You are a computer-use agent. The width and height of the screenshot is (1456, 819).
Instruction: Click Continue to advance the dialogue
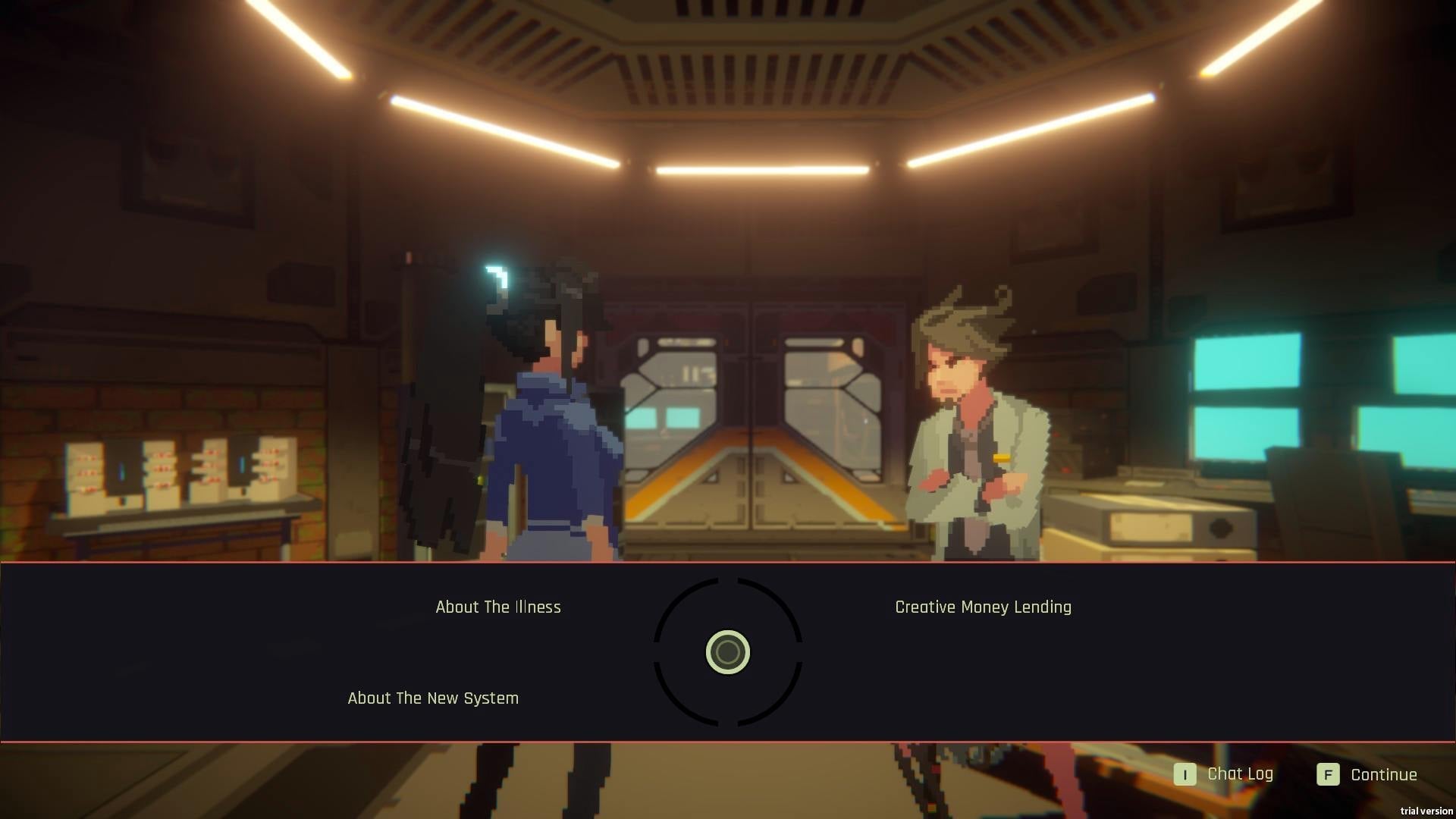1367,774
